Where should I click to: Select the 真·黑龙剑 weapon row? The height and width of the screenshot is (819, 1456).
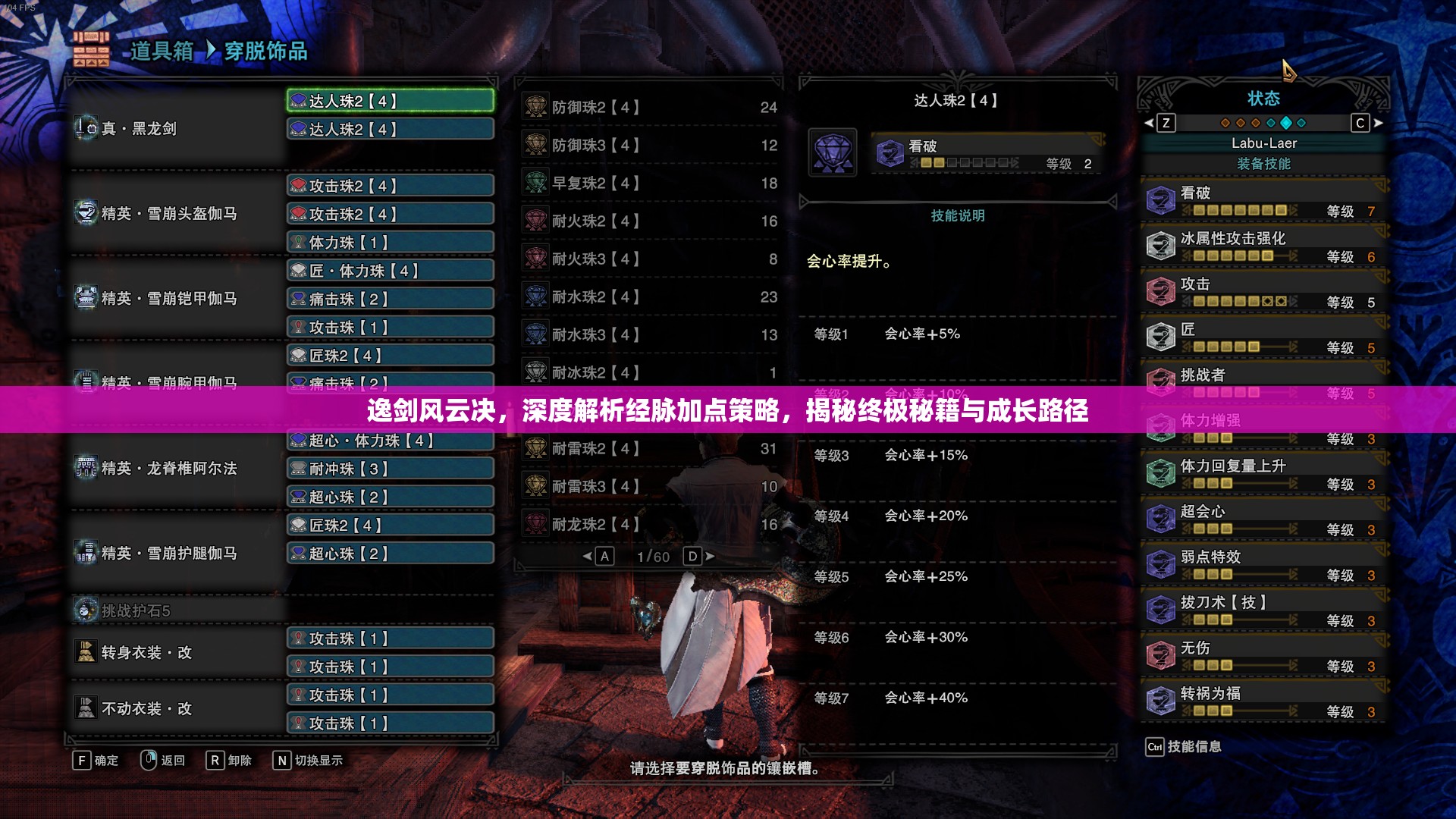176,128
